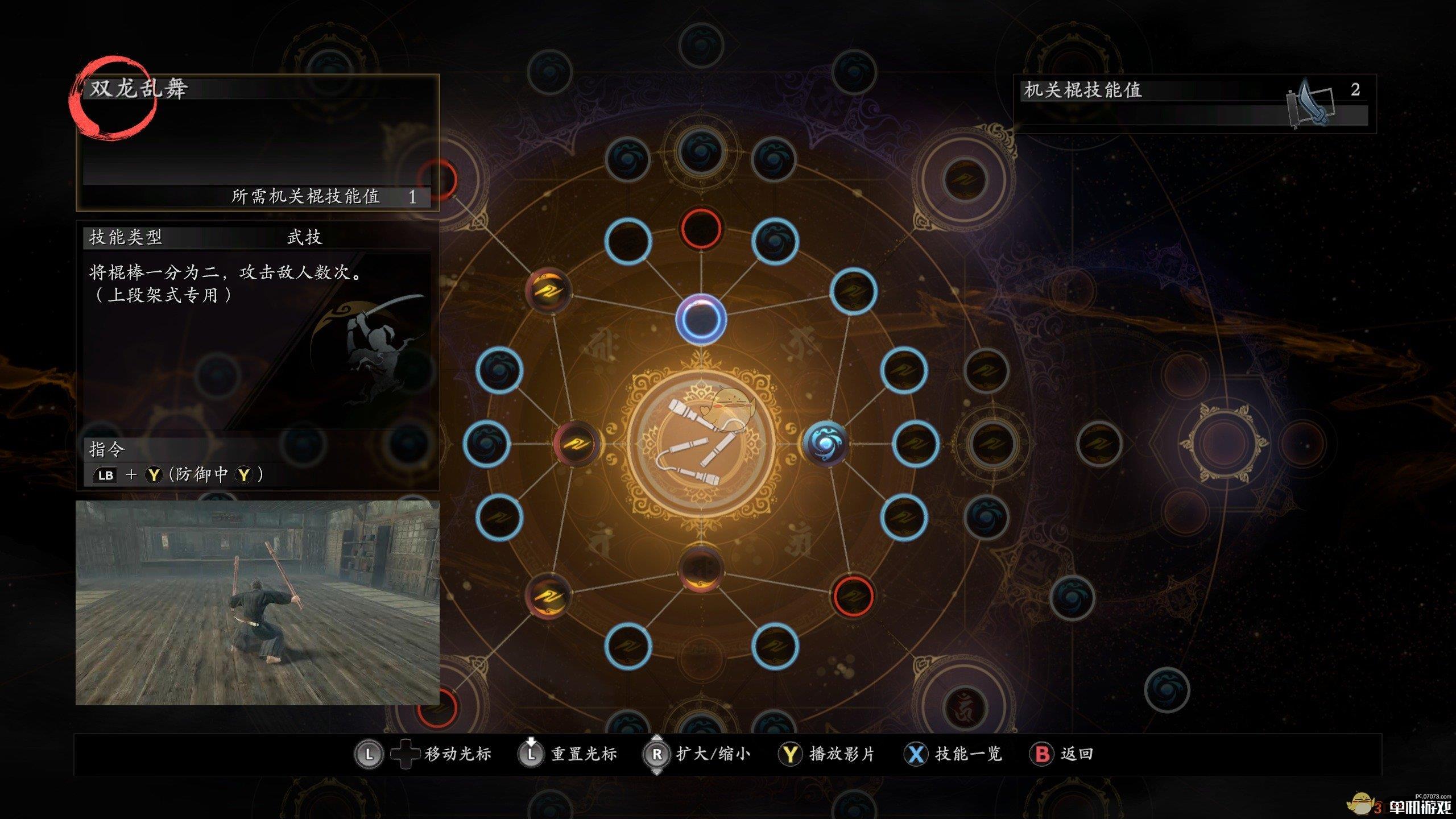Choose the bright blue swirl skill orb
Image resolution: width=1456 pixels, height=819 pixels.
826,443
